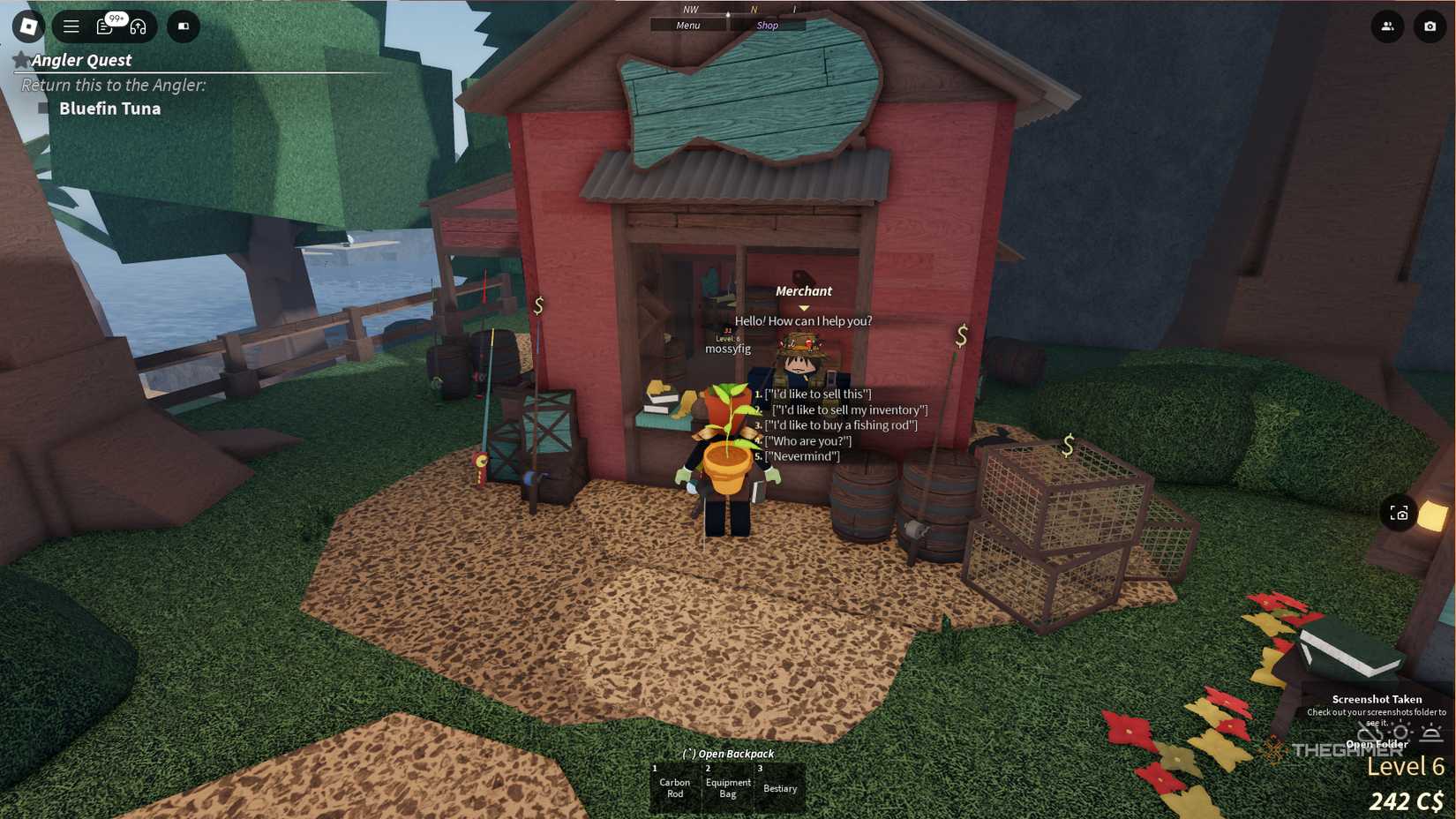Image resolution: width=1456 pixels, height=819 pixels.
Task: Open the Equipment Bag from the hotbar
Action: [x=727, y=786]
